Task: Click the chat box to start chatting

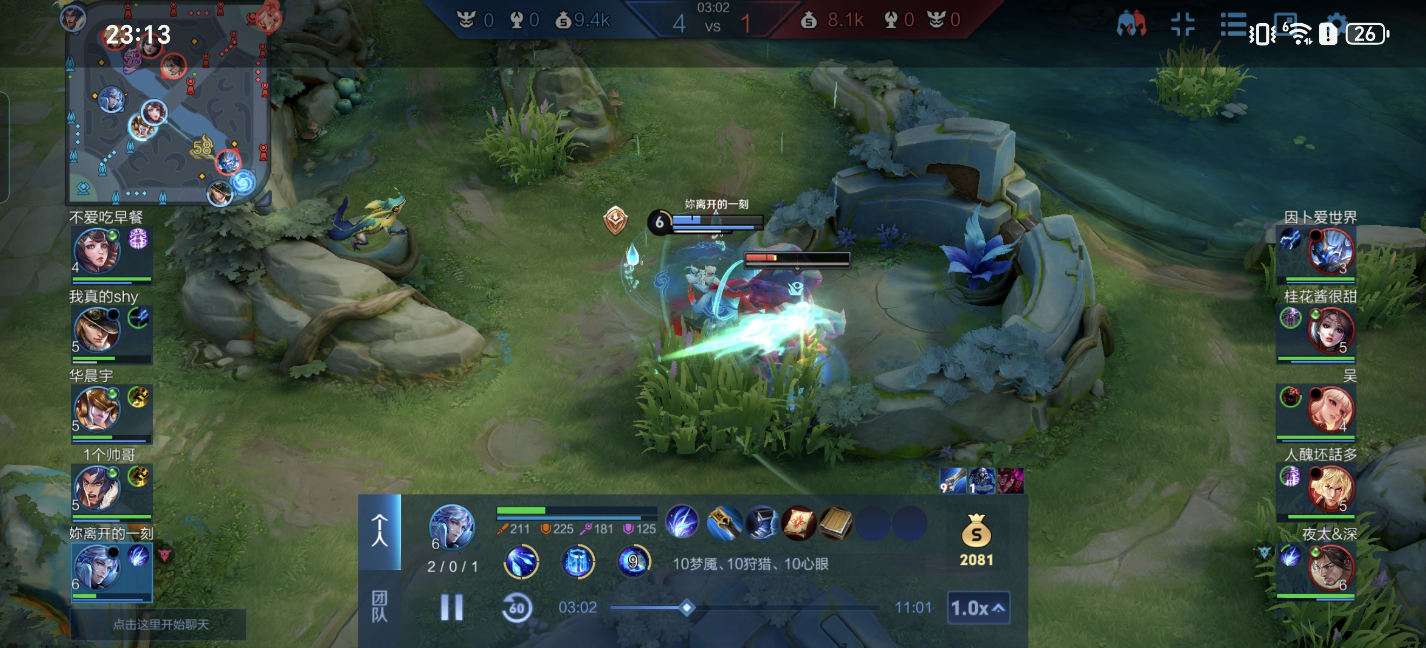Action: pyautogui.click(x=158, y=624)
